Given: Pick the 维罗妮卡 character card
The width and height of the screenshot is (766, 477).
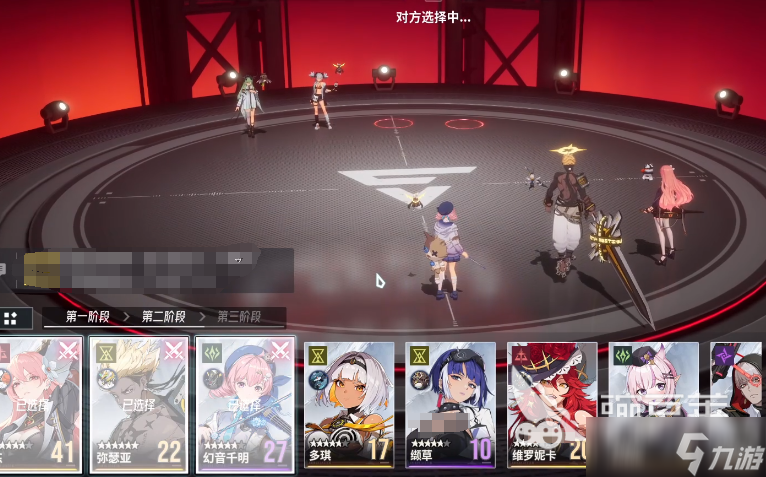Looking at the screenshot, I should (x=552, y=405).
